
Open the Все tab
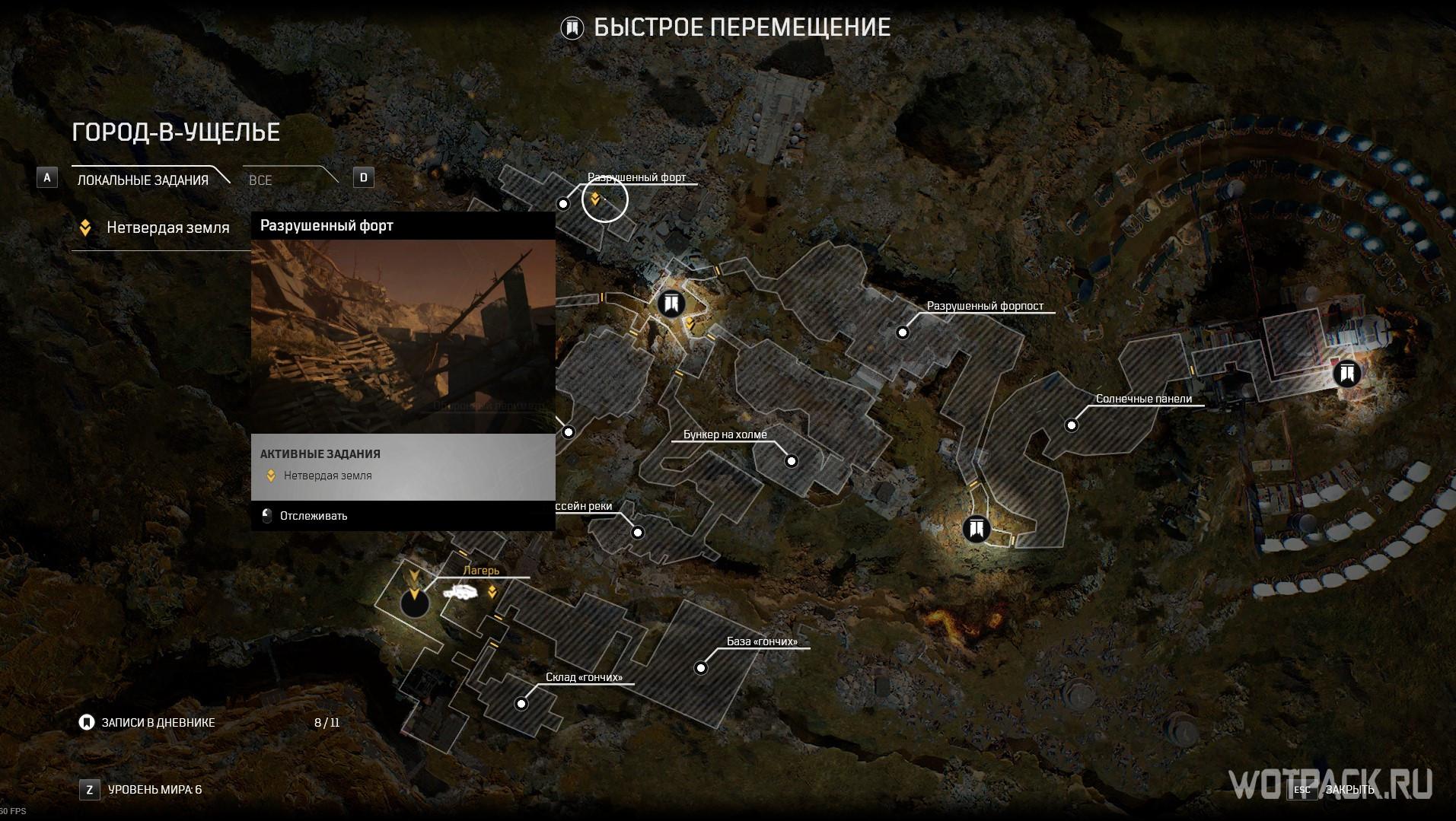[x=260, y=180]
